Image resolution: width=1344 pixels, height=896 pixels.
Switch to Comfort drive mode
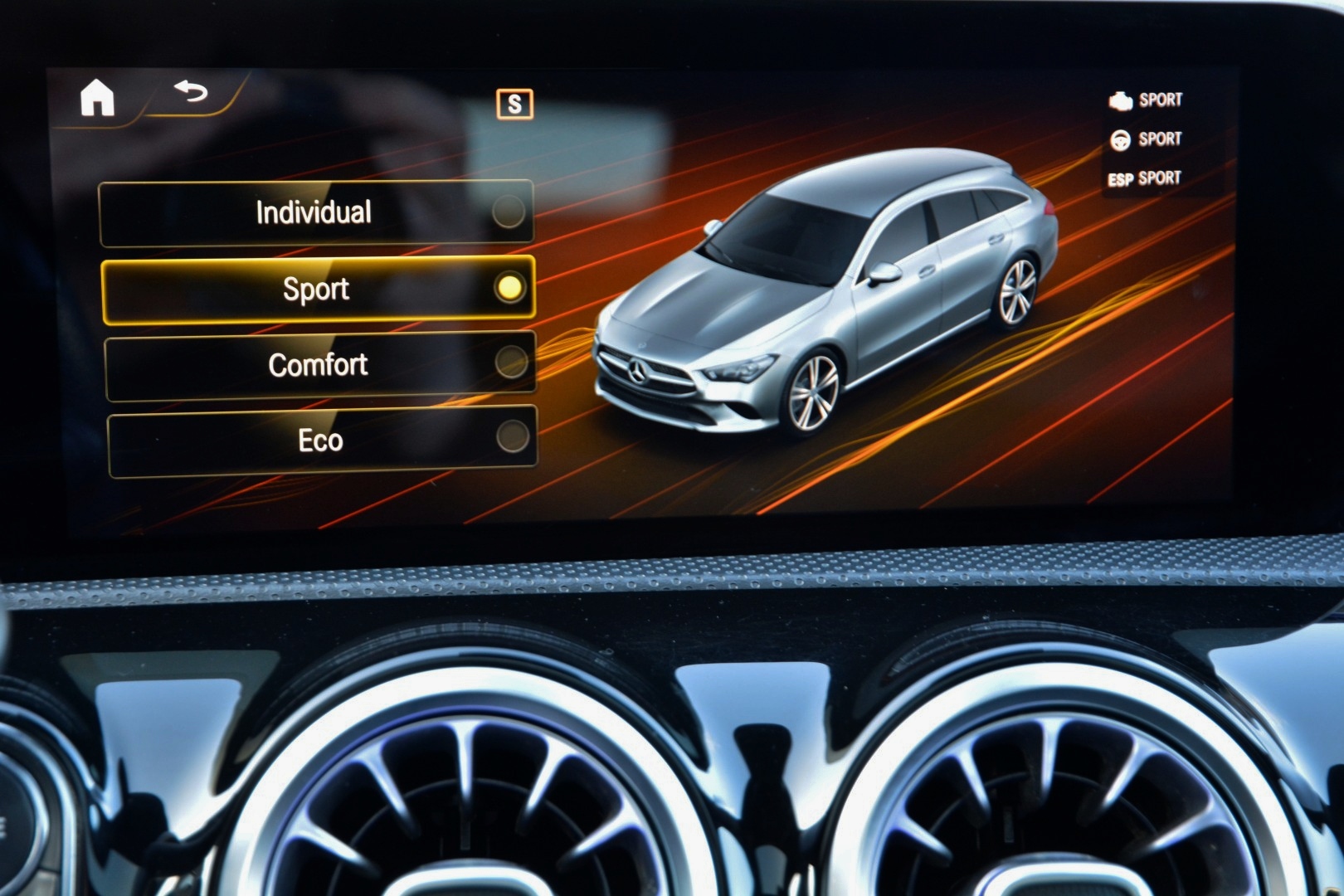pos(319,365)
